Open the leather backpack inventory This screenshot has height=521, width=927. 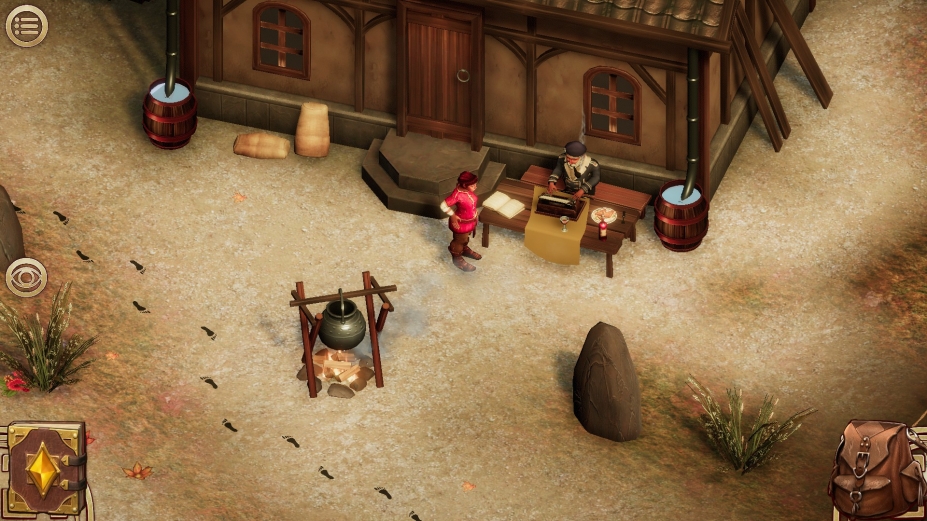878,468
